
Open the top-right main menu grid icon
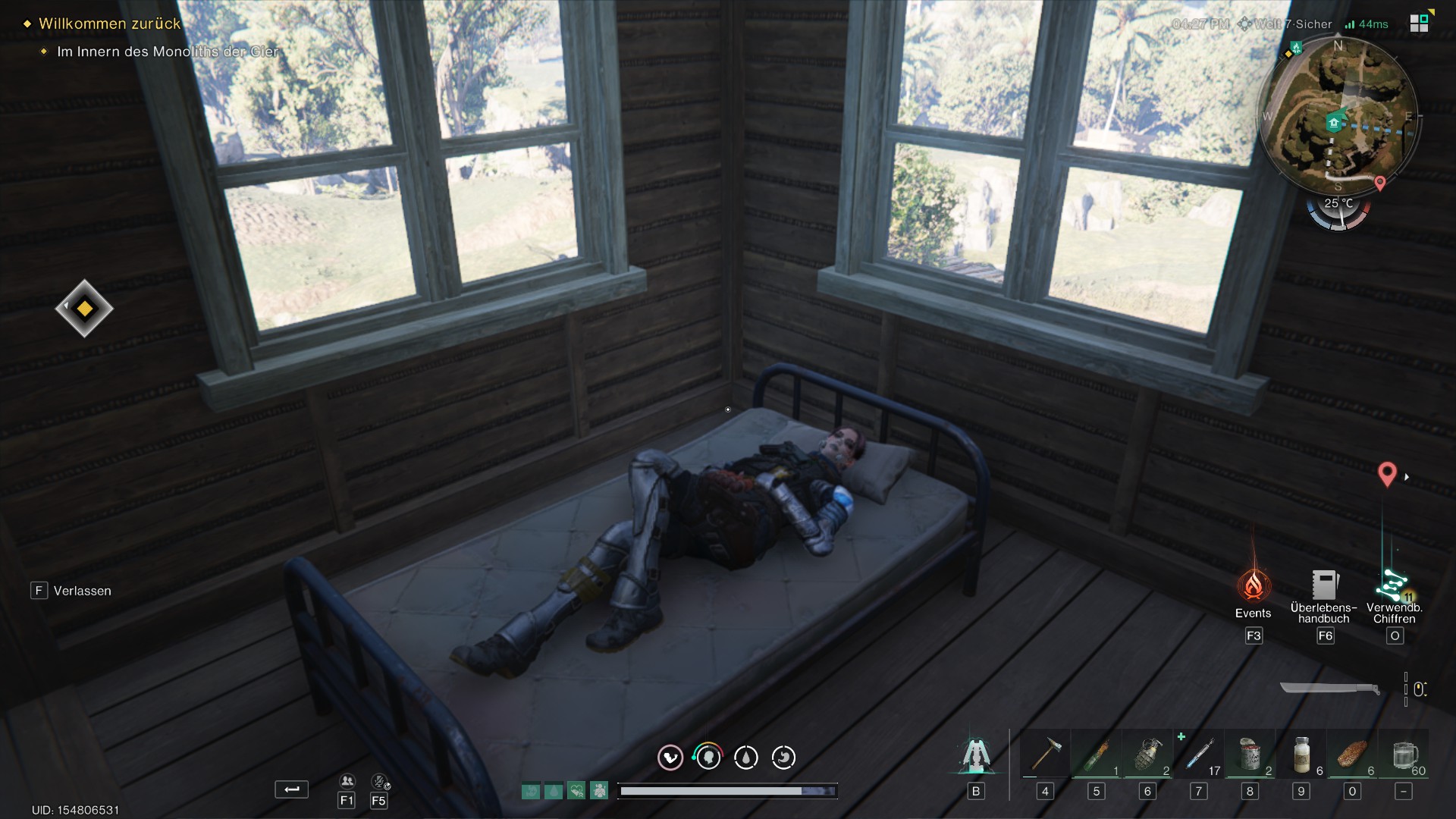coord(1419,23)
